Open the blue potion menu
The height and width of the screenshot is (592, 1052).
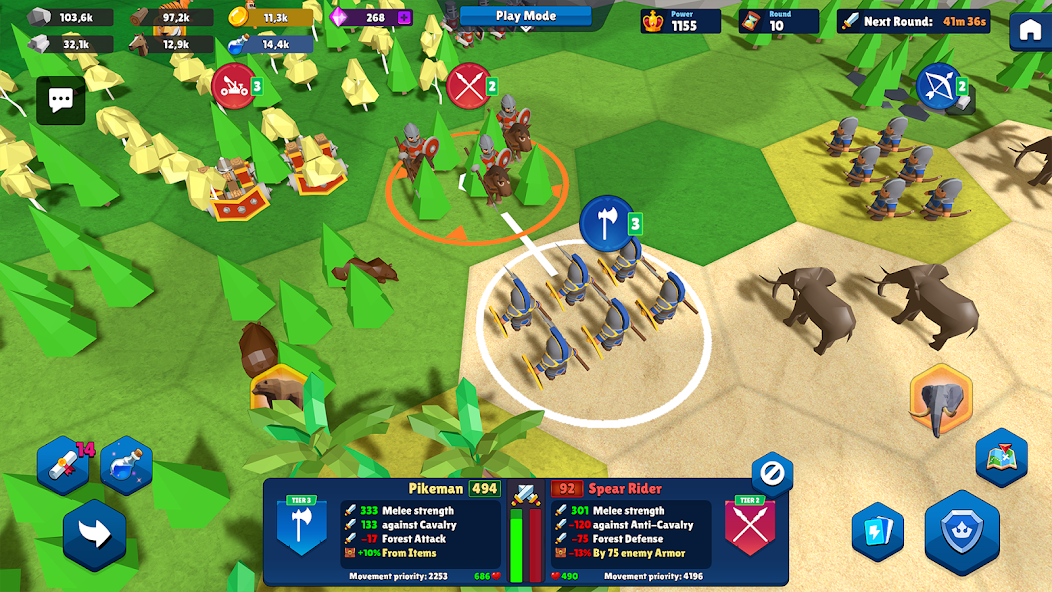(126, 465)
